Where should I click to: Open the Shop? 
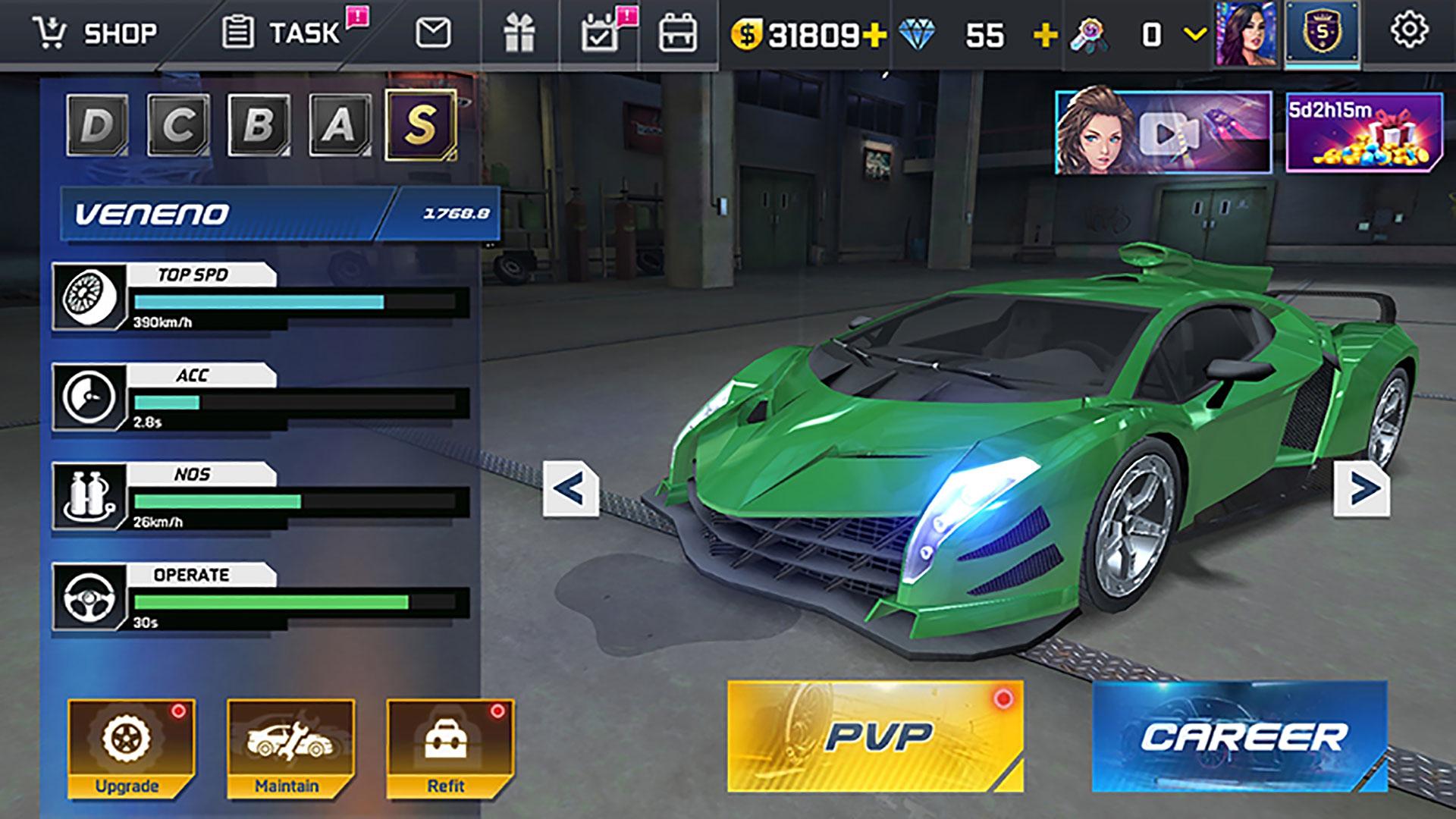click(x=91, y=32)
